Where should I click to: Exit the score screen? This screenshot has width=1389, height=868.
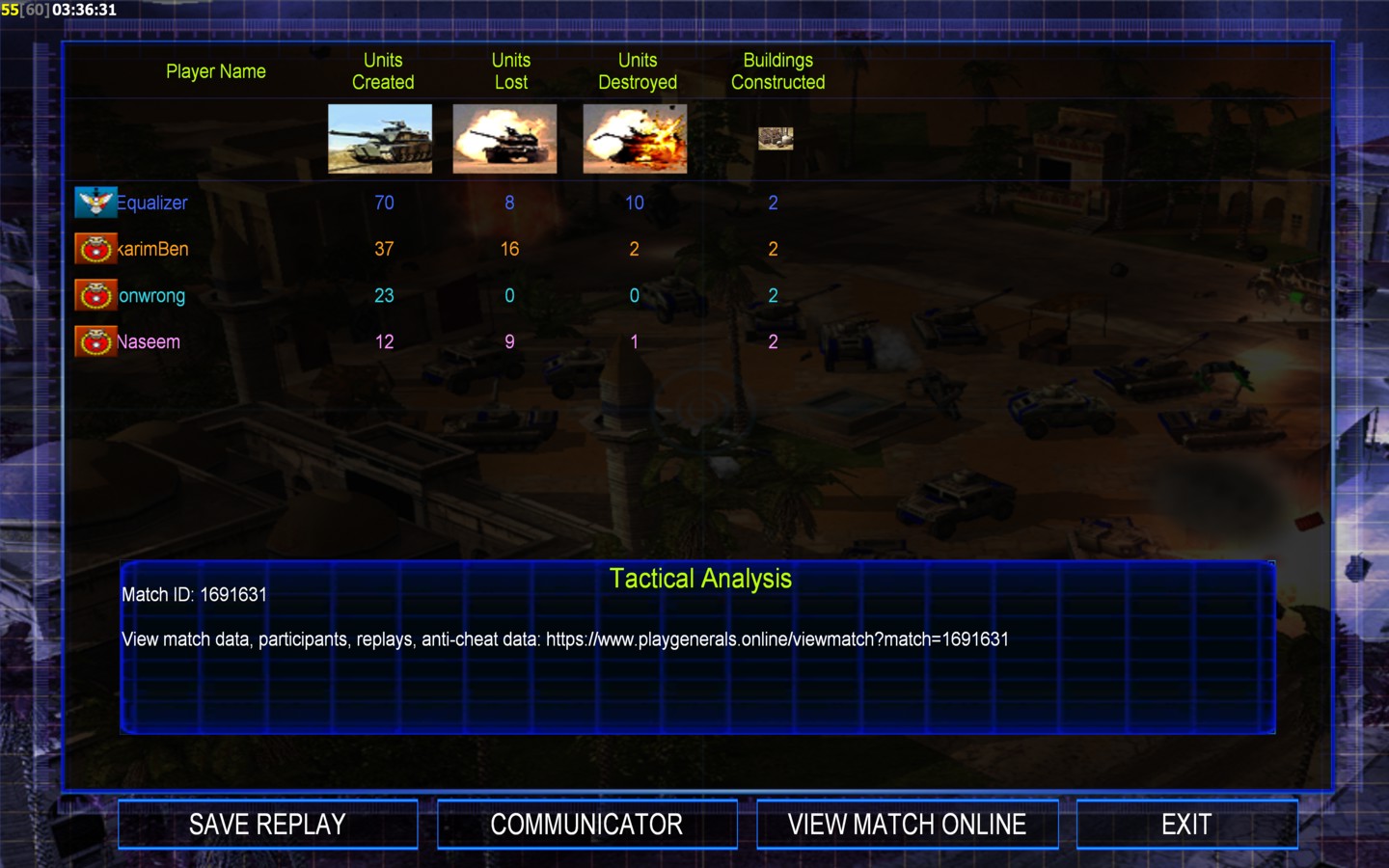pyautogui.click(x=1186, y=825)
